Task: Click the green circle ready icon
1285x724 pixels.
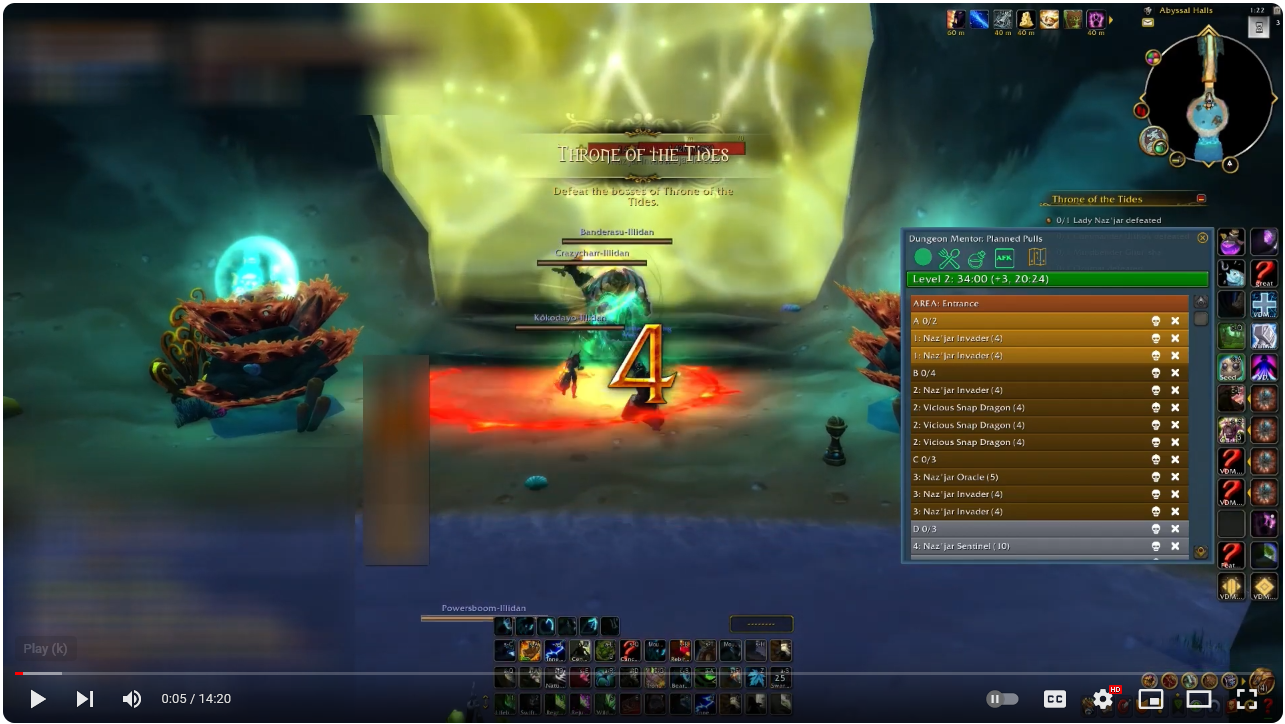Action: click(x=922, y=258)
